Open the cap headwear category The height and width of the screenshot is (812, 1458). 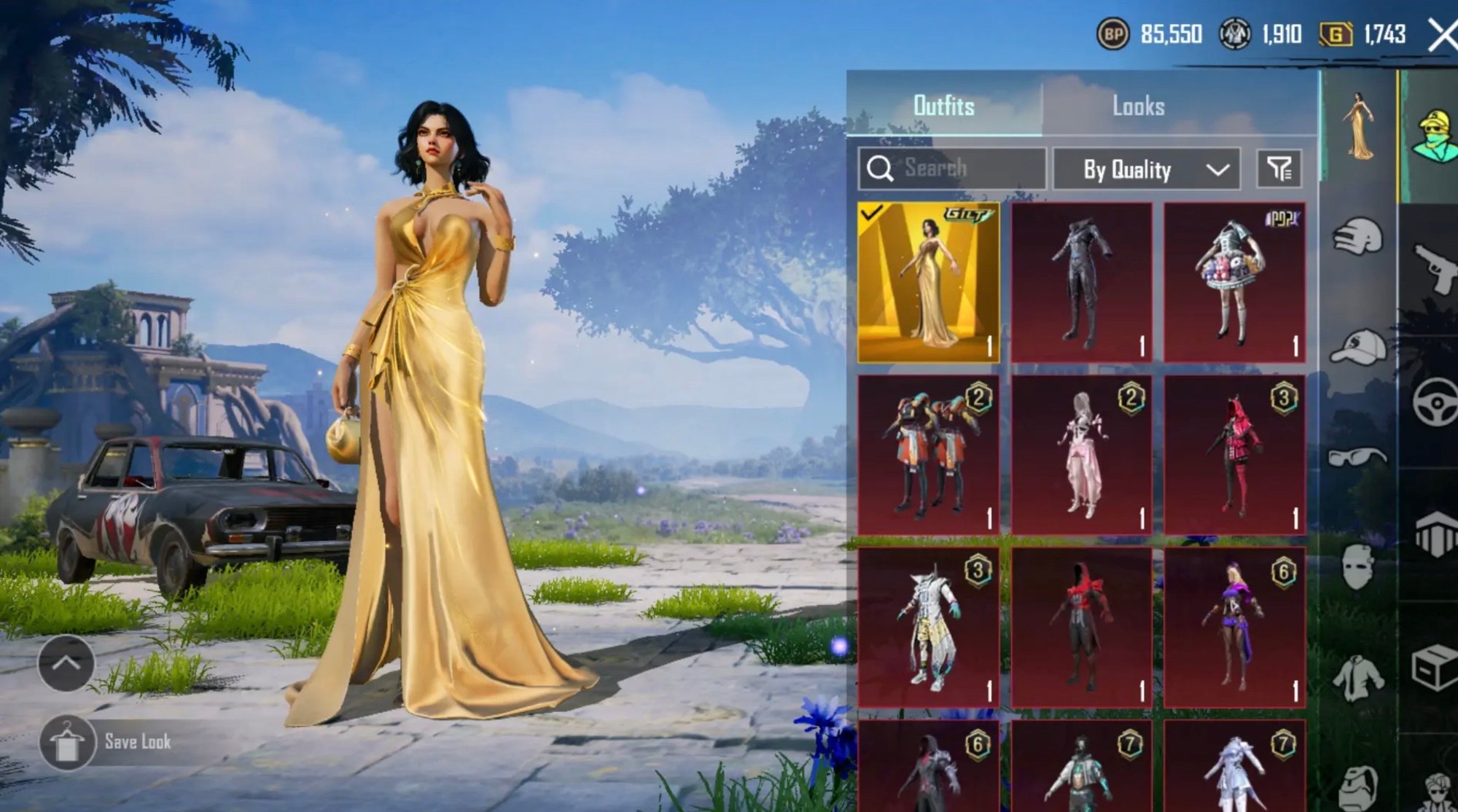1357,346
